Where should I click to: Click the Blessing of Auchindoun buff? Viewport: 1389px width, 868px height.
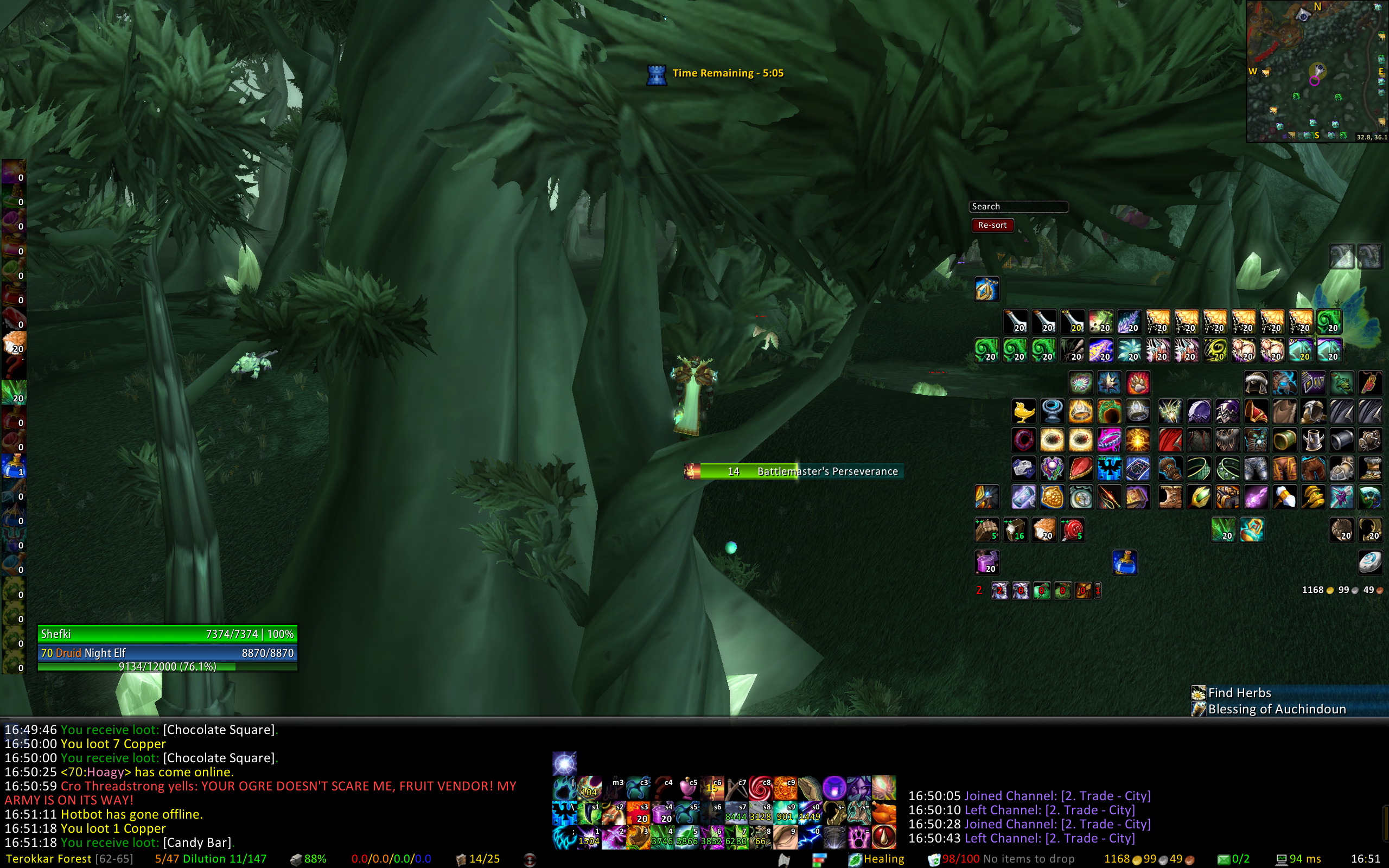coord(1276,709)
